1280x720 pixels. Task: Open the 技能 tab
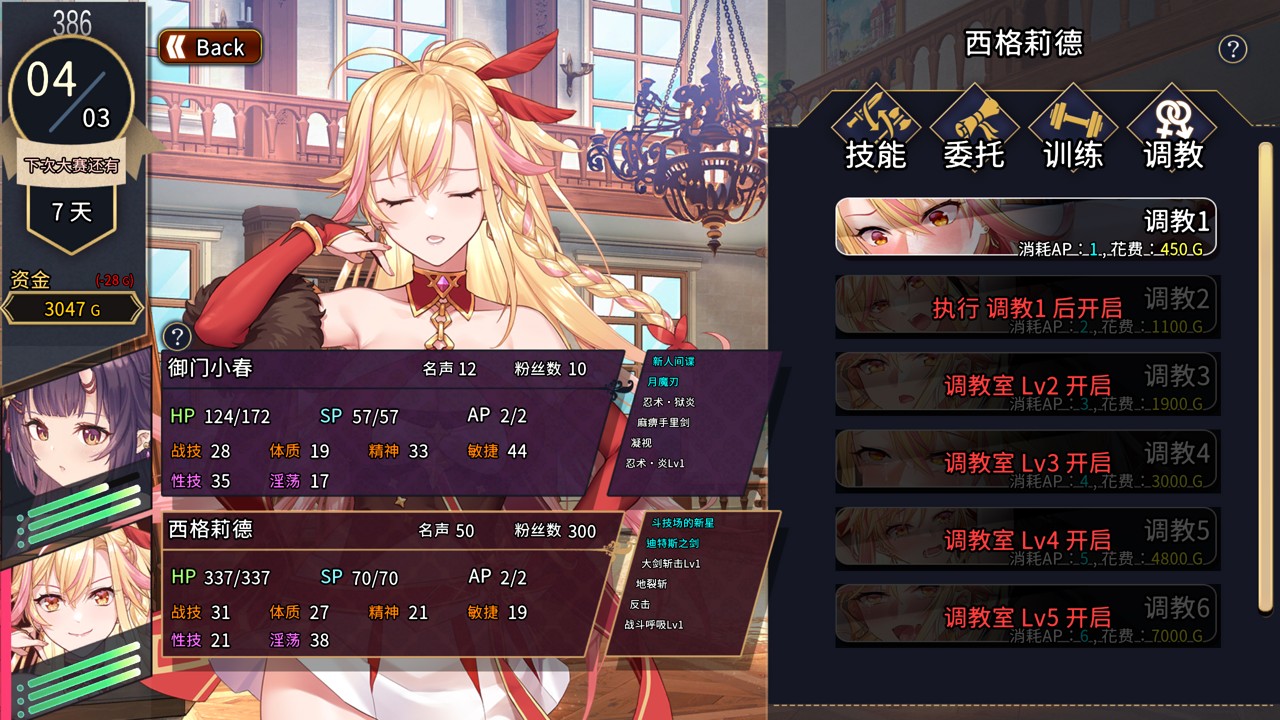point(875,128)
